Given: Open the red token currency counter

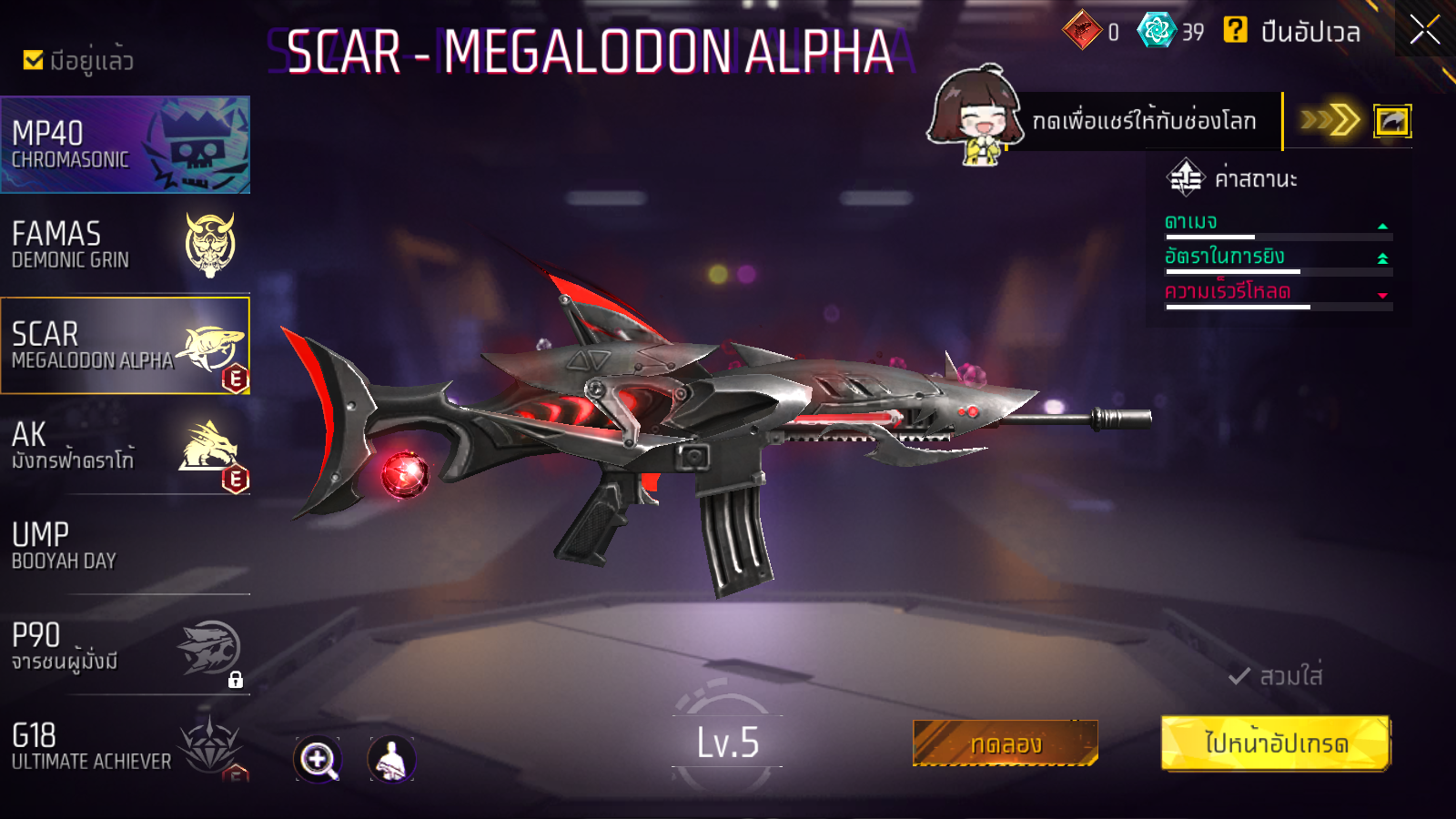Looking at the screenshot, I should click(x=1083, y=31).
